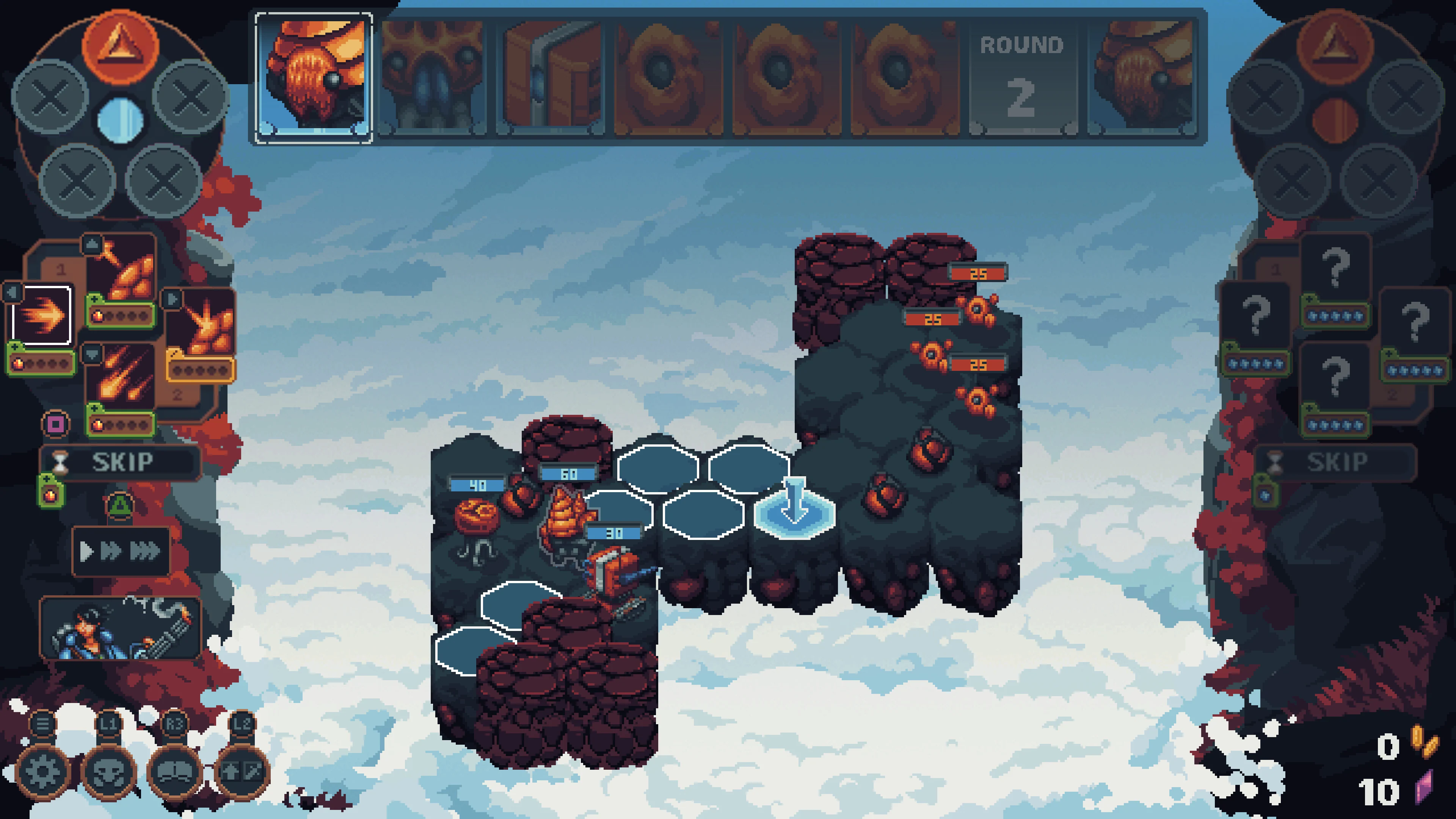Viewport: 1456px width, 819px height.
Task: Click the hourglass icon beside SKIP
Action: click(60, 462)
